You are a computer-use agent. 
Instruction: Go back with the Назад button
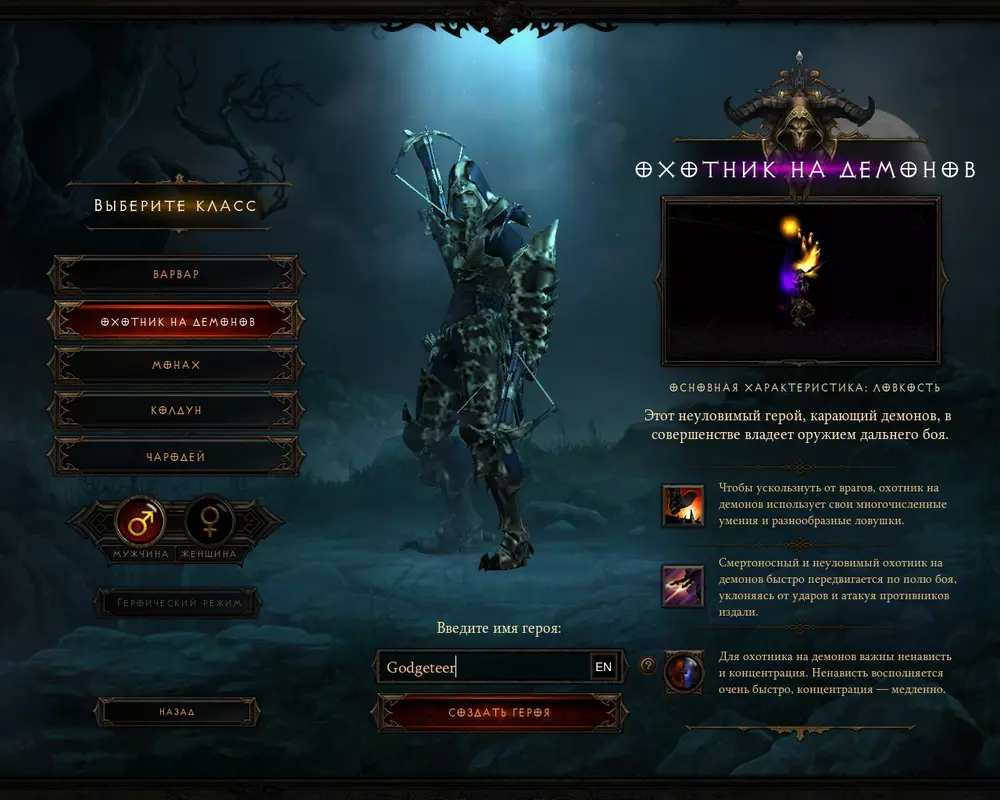point(176,712)
